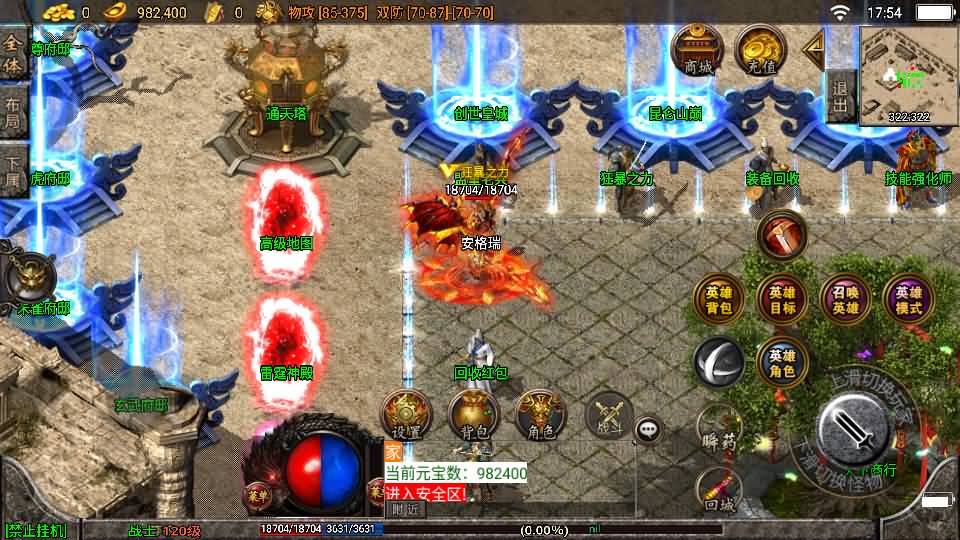Collapse the top menu with the arrow button
The image size is (960, 540).
813,46
